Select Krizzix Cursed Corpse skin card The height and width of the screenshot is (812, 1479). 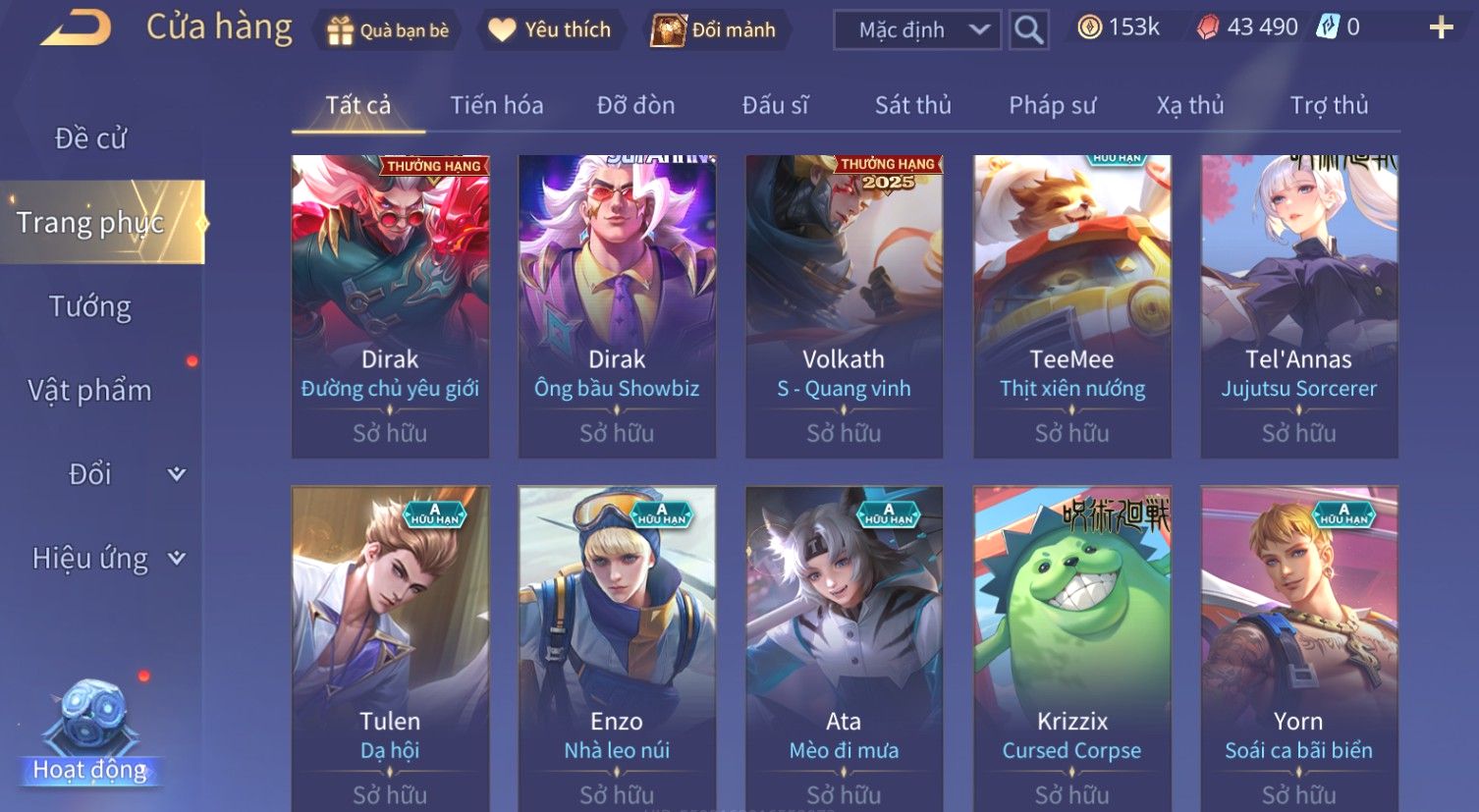[x=1071, y=648]
